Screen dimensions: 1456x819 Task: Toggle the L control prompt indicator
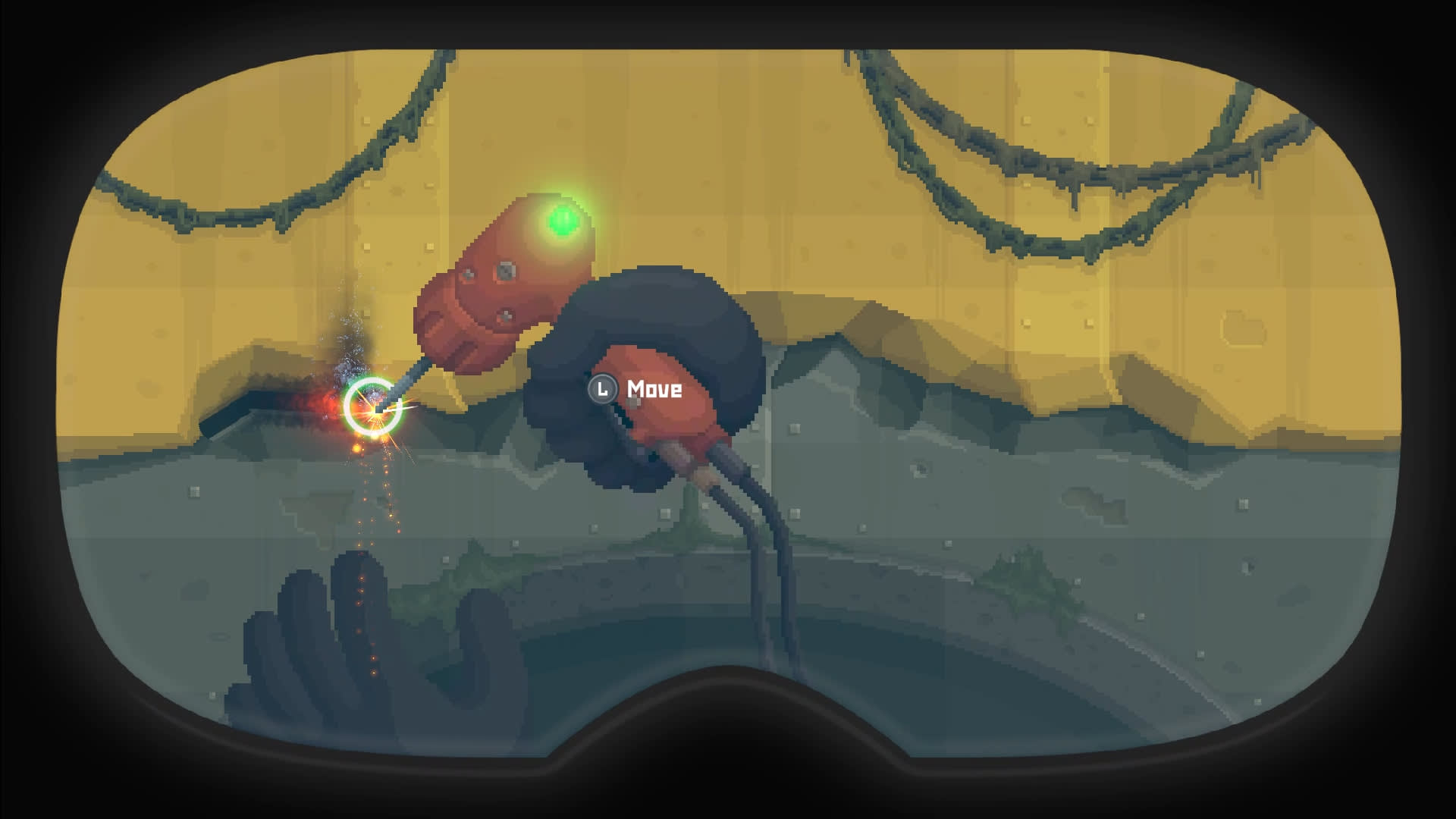pos(603,391)
